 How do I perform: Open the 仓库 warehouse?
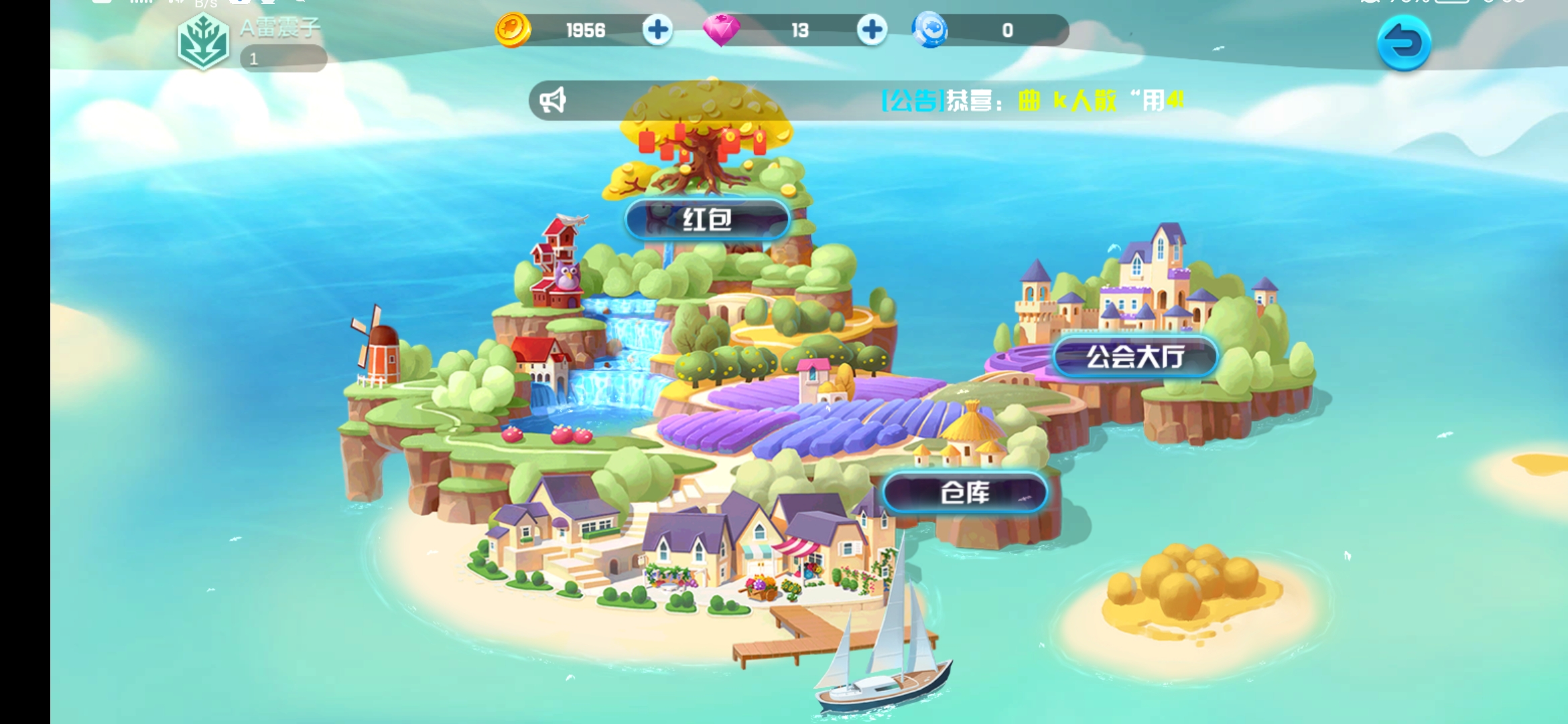pyautogui.click(x=965, y=493)
